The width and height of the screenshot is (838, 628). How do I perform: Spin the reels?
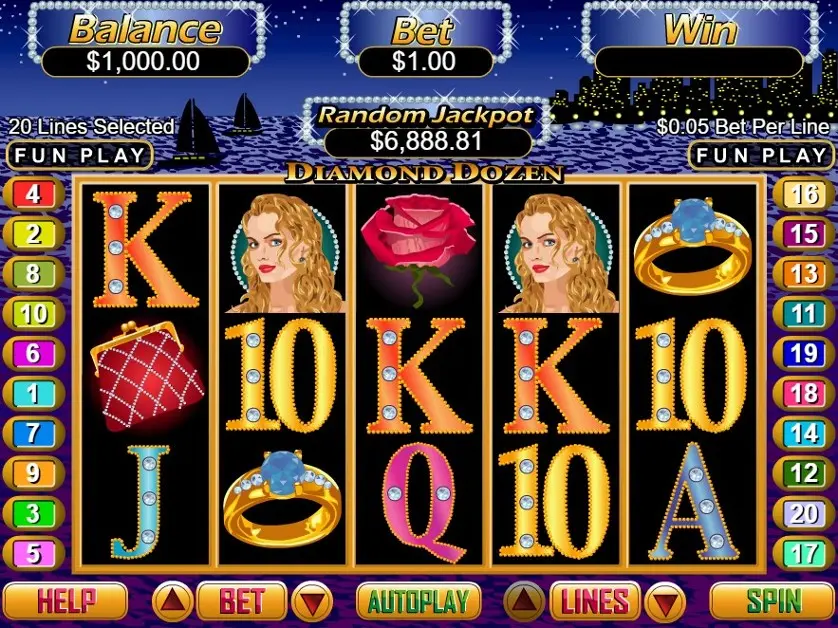click(773, 601)
